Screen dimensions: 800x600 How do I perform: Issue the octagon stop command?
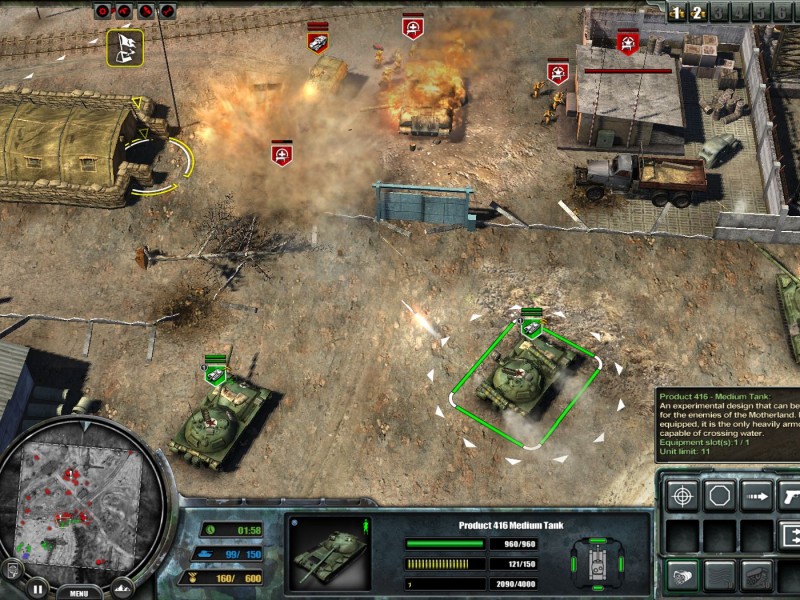coord(720,495)
